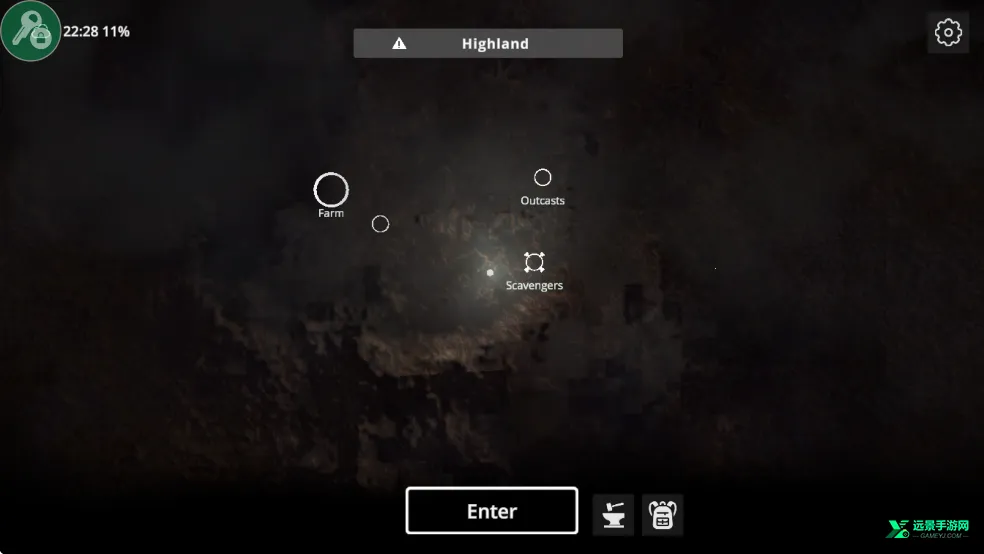Click the green key icon overlay
The width and height of the screenshot is (984, 554).
pyautogui.click(x=30, y=31)
